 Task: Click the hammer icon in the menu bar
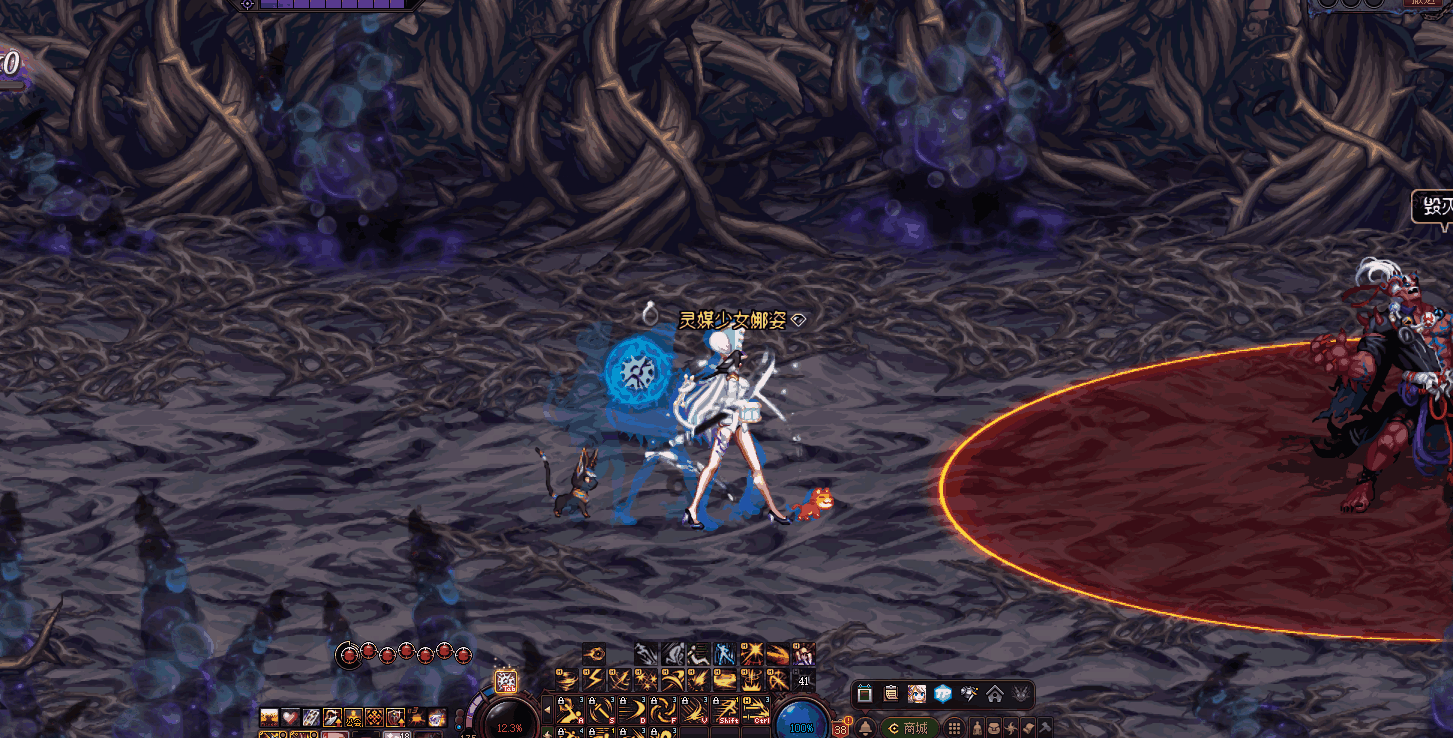pos(1045,728)
